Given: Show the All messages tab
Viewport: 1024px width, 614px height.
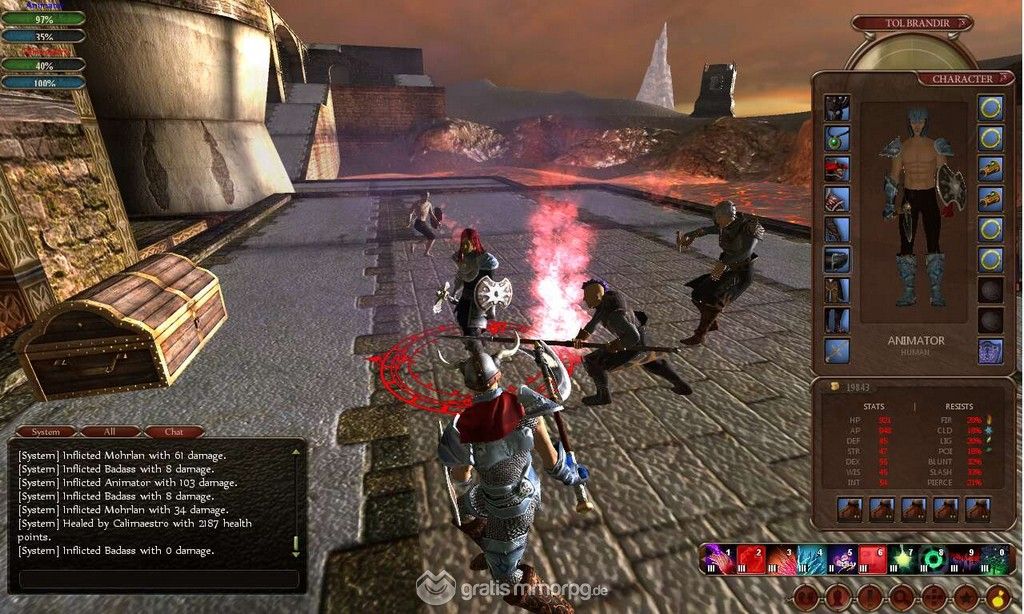Looking at the screenshot, I should (x=110, y=432).
